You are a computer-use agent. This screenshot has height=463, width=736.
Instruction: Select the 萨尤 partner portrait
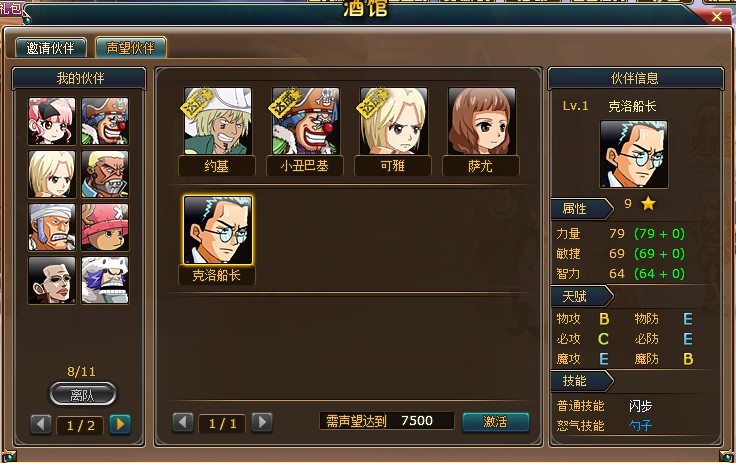481,121
